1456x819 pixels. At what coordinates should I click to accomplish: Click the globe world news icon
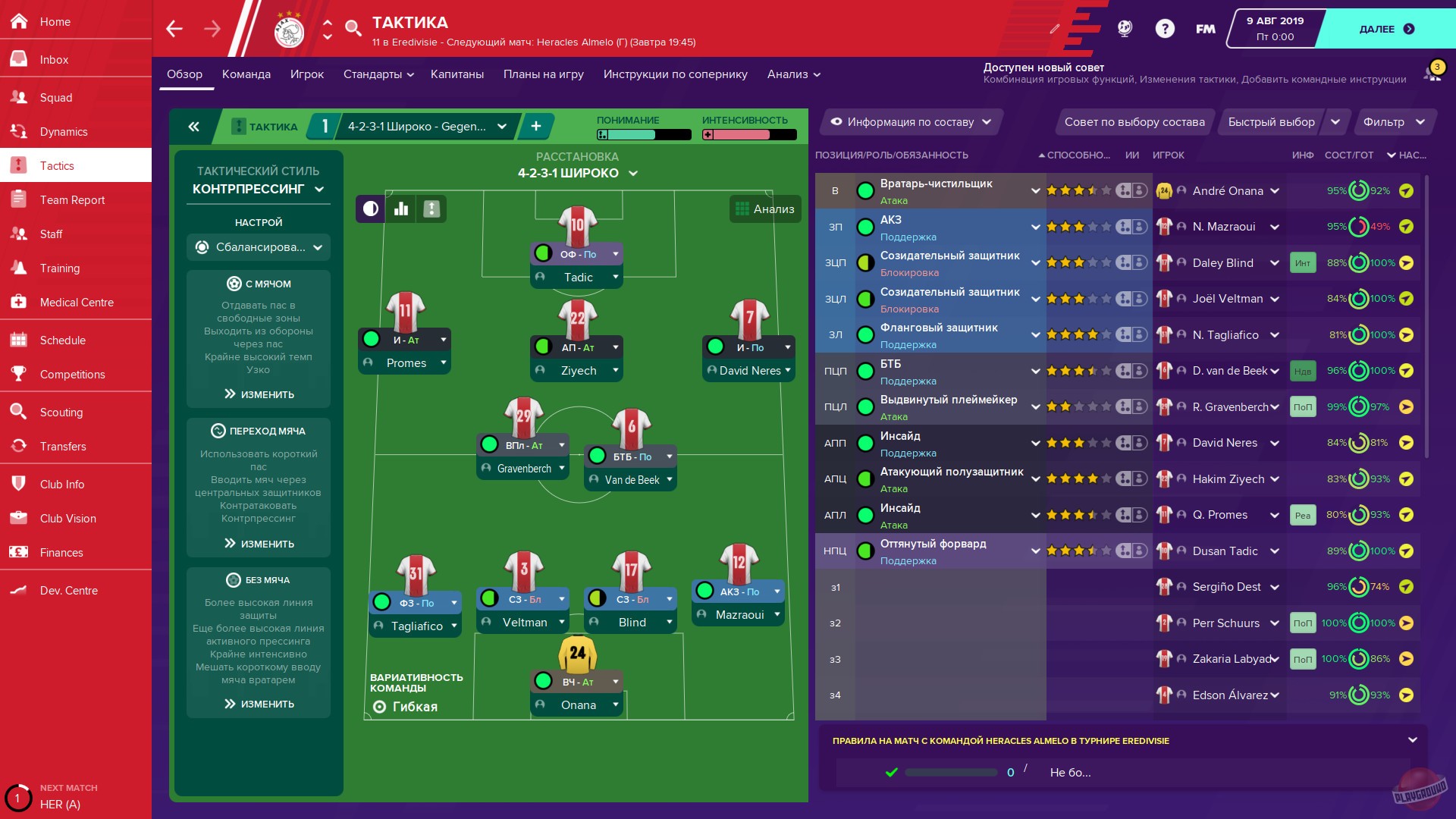click(x=1124, y=29)
